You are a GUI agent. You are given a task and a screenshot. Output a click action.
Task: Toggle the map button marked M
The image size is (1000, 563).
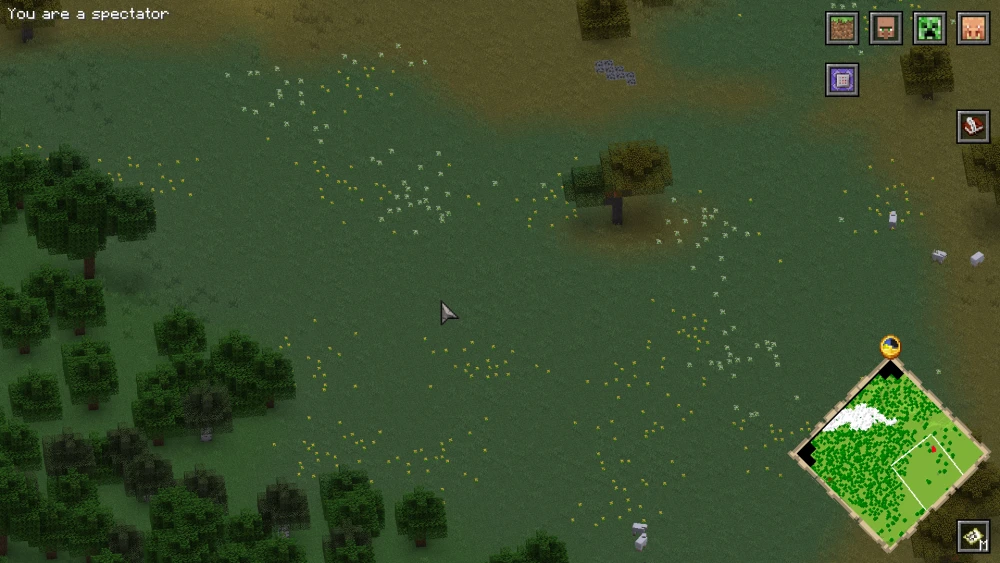(973, 537)
